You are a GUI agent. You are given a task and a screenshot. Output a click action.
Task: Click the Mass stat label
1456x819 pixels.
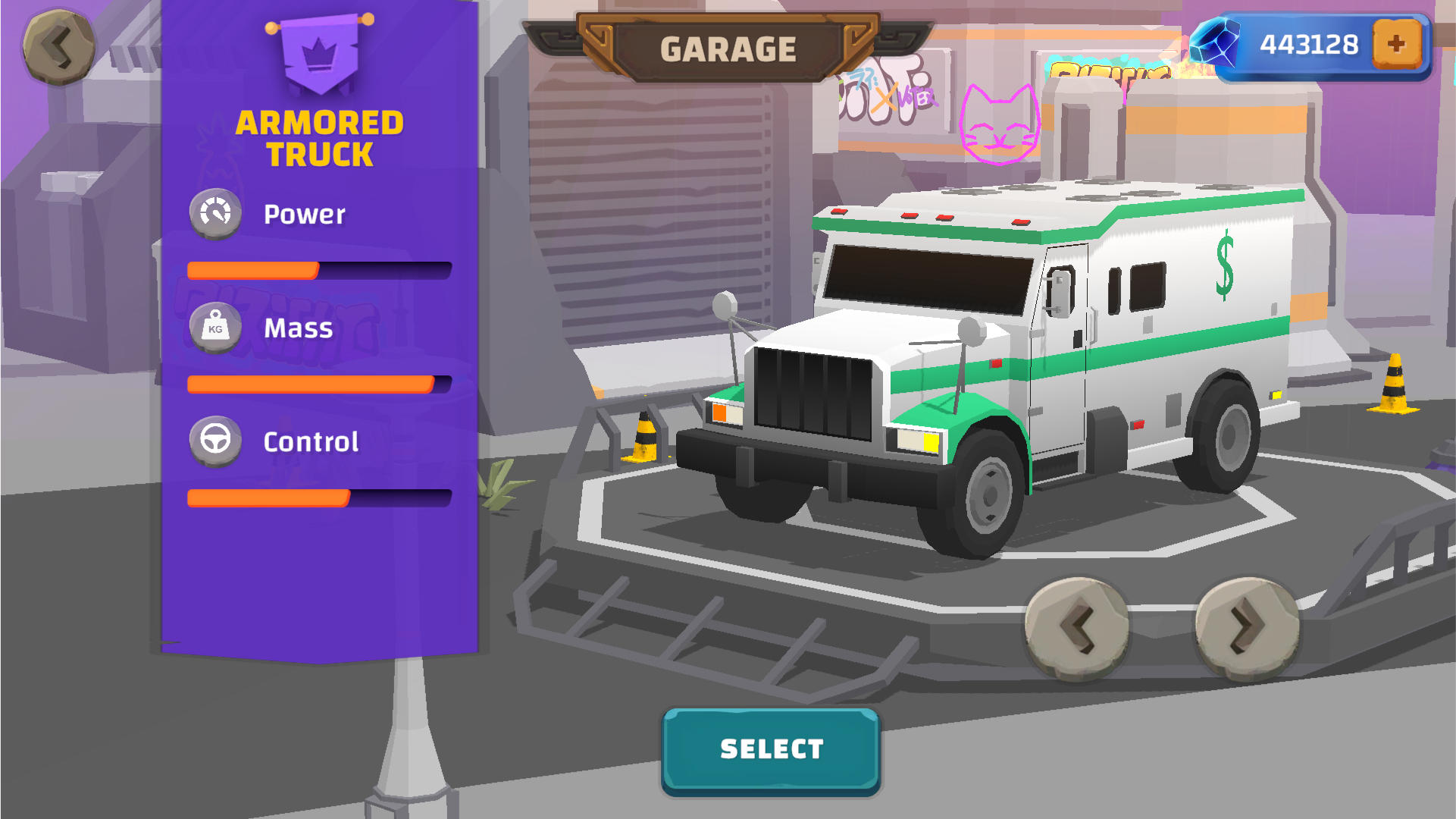[297, 328]
